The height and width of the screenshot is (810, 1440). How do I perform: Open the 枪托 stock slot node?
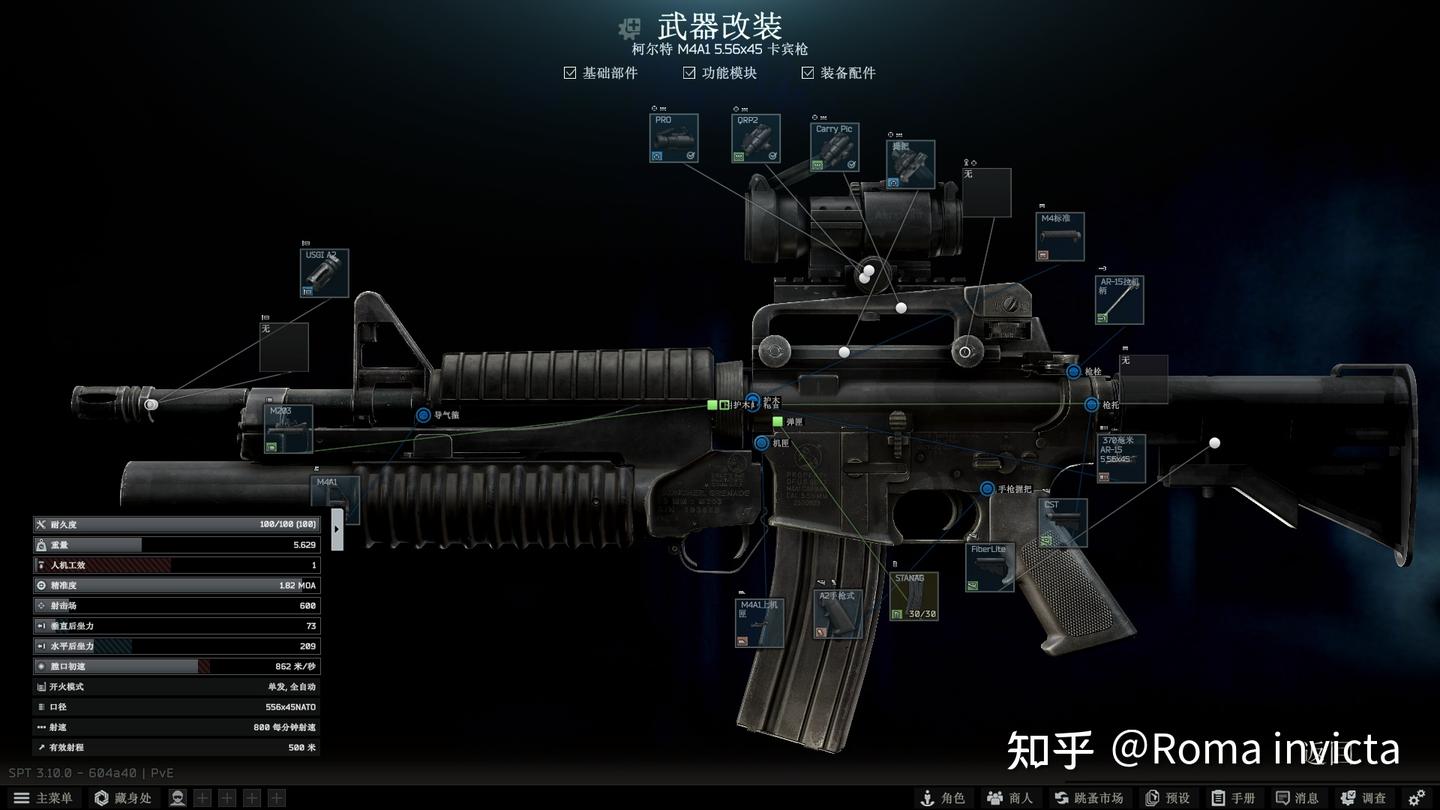1089,404
